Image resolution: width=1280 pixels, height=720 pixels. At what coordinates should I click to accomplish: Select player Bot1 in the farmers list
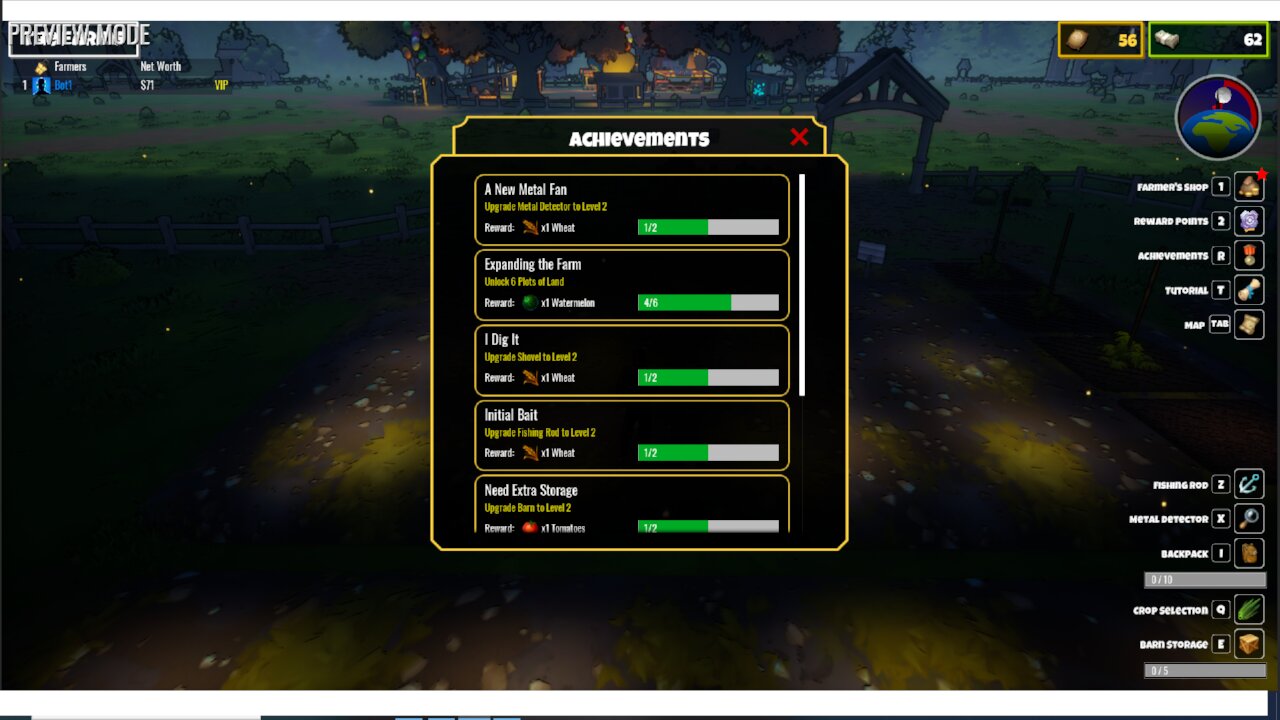[x=63, y=86]
